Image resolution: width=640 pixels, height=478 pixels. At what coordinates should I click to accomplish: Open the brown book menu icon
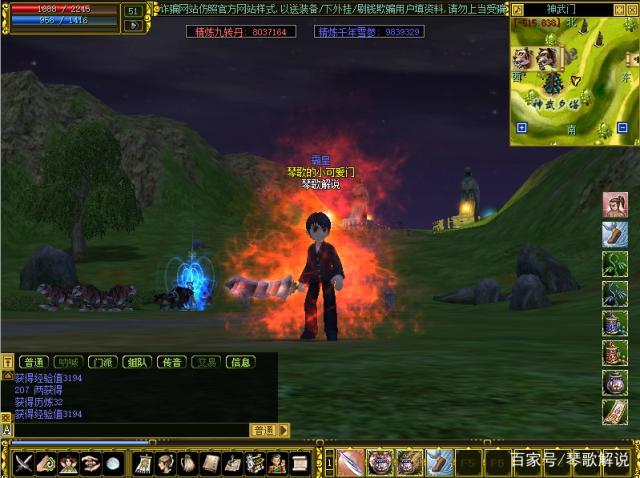coord(211,463)
